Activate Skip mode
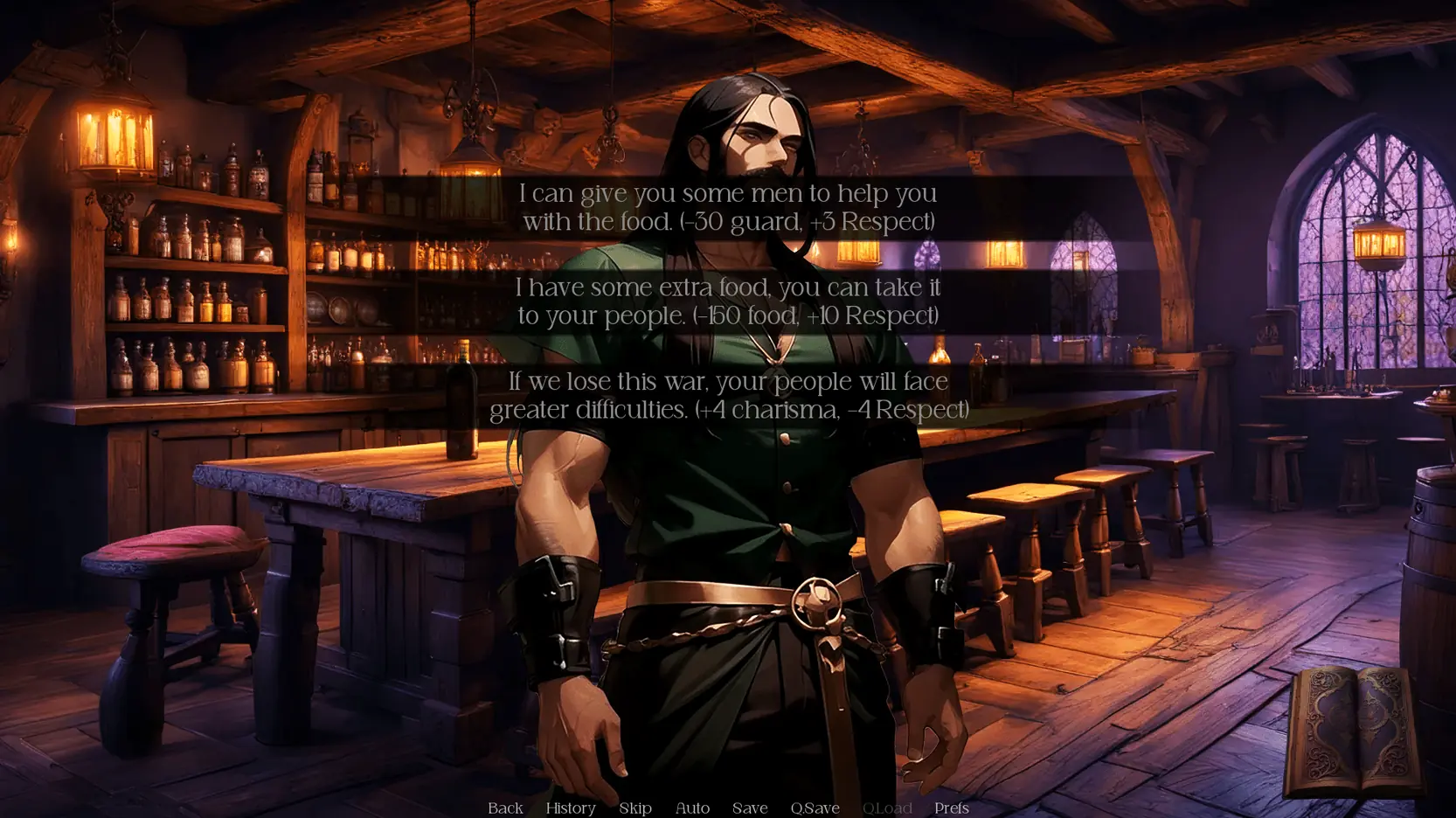Viewport: 1456px width, 818px height. (x=635, y=808)
